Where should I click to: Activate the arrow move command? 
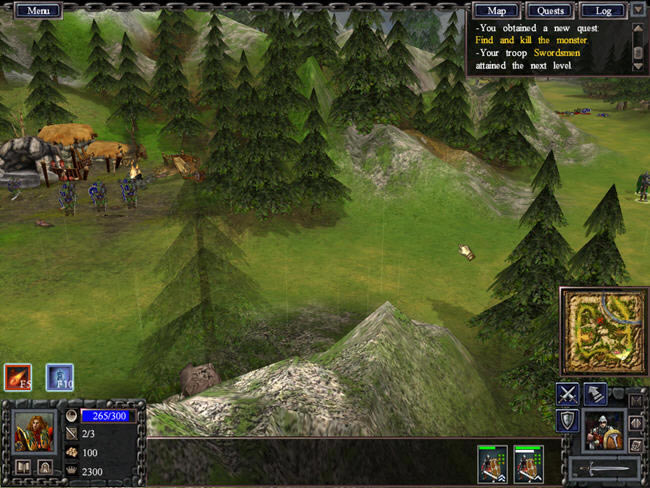(595, 394)
